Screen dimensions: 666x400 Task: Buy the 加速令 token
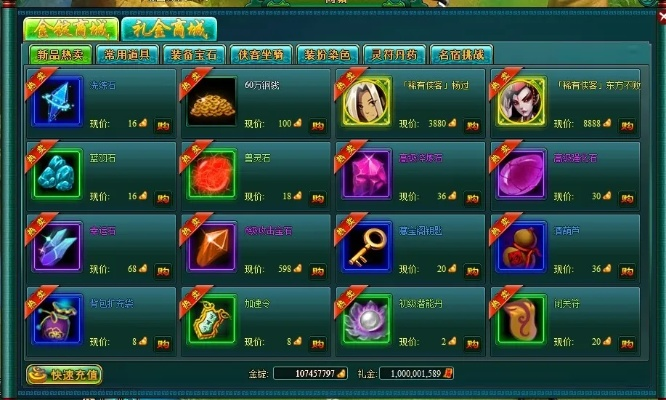(x=317, y=342)
